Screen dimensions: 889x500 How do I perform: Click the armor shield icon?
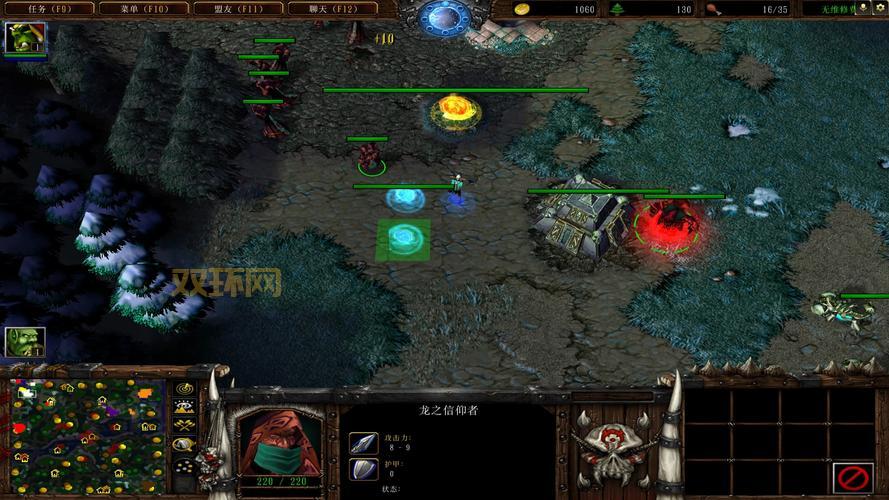pos(363,469)
